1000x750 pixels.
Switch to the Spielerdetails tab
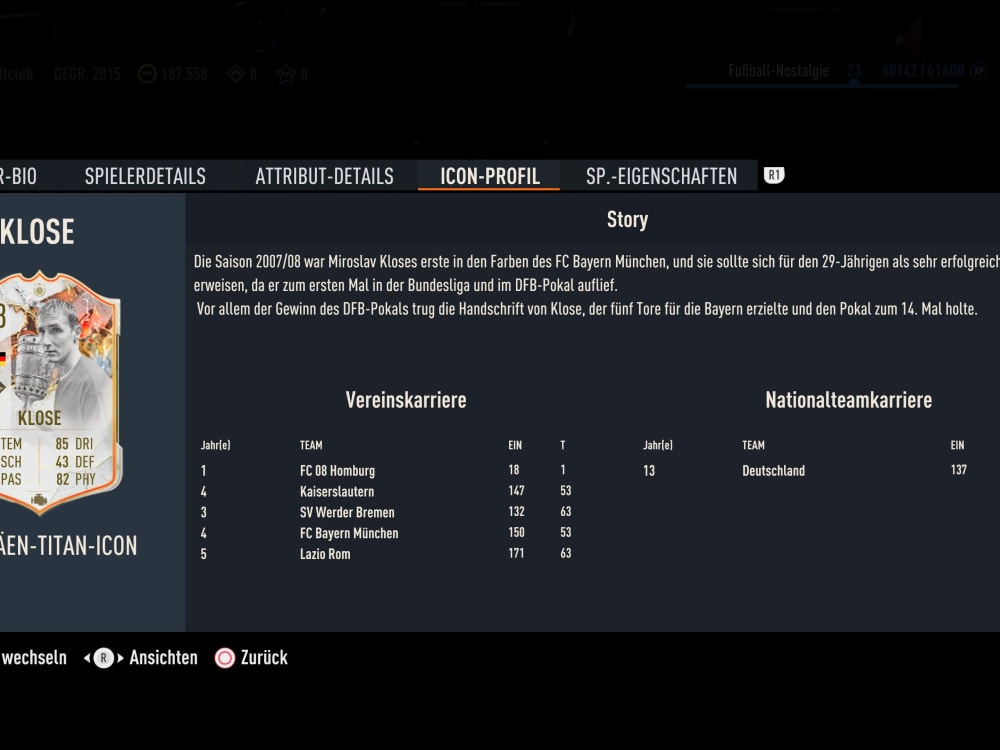point(145,176)
